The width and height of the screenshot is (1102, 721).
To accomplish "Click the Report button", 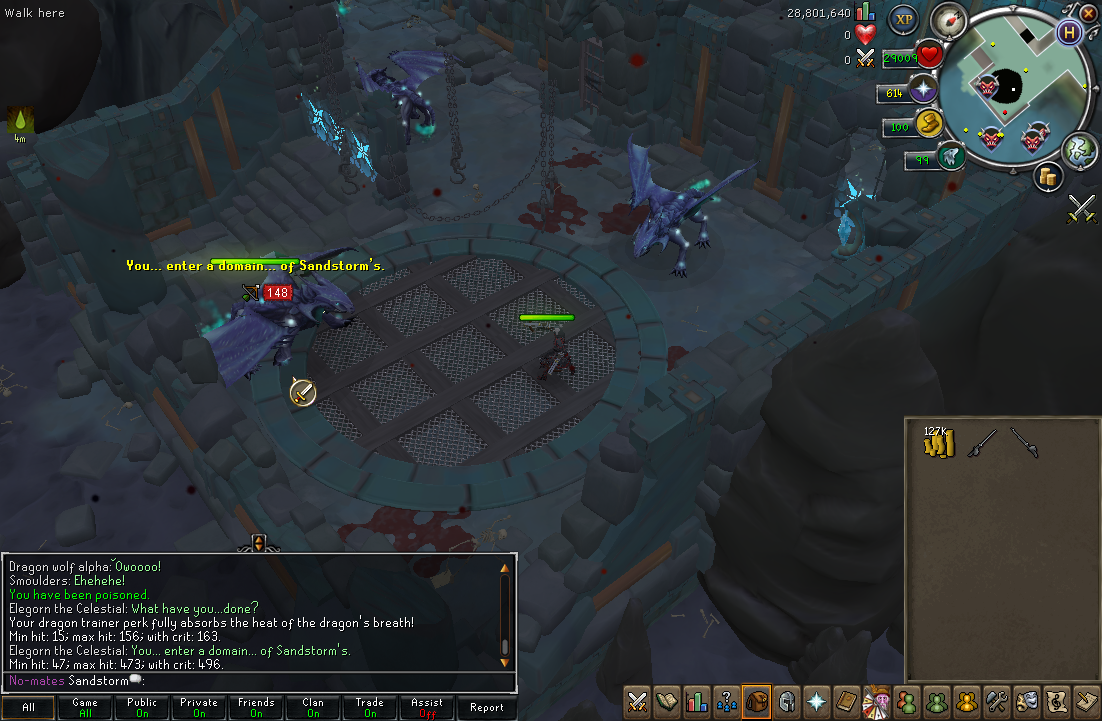I will [487, 707].
